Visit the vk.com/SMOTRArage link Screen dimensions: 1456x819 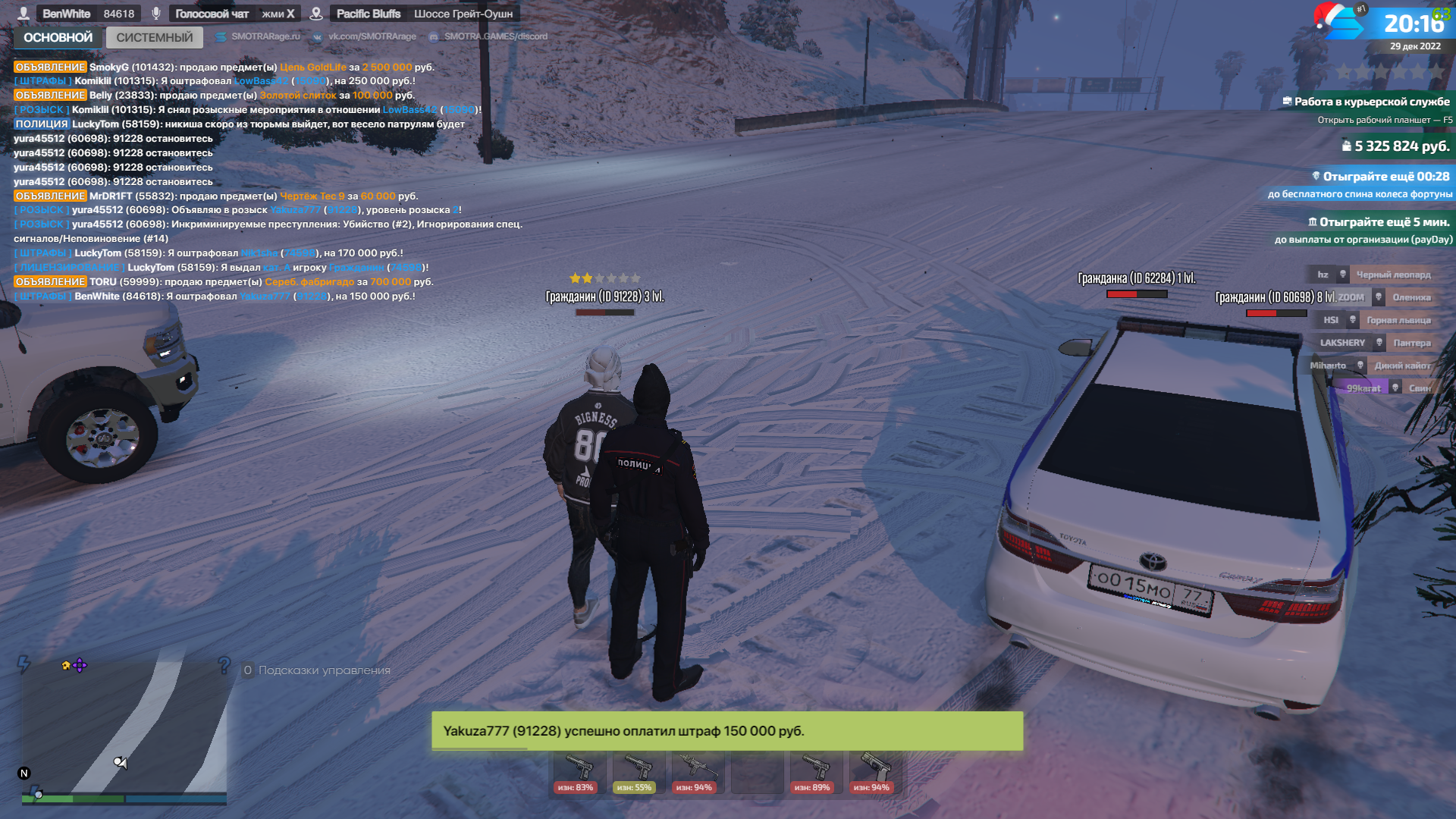[372, 36]
